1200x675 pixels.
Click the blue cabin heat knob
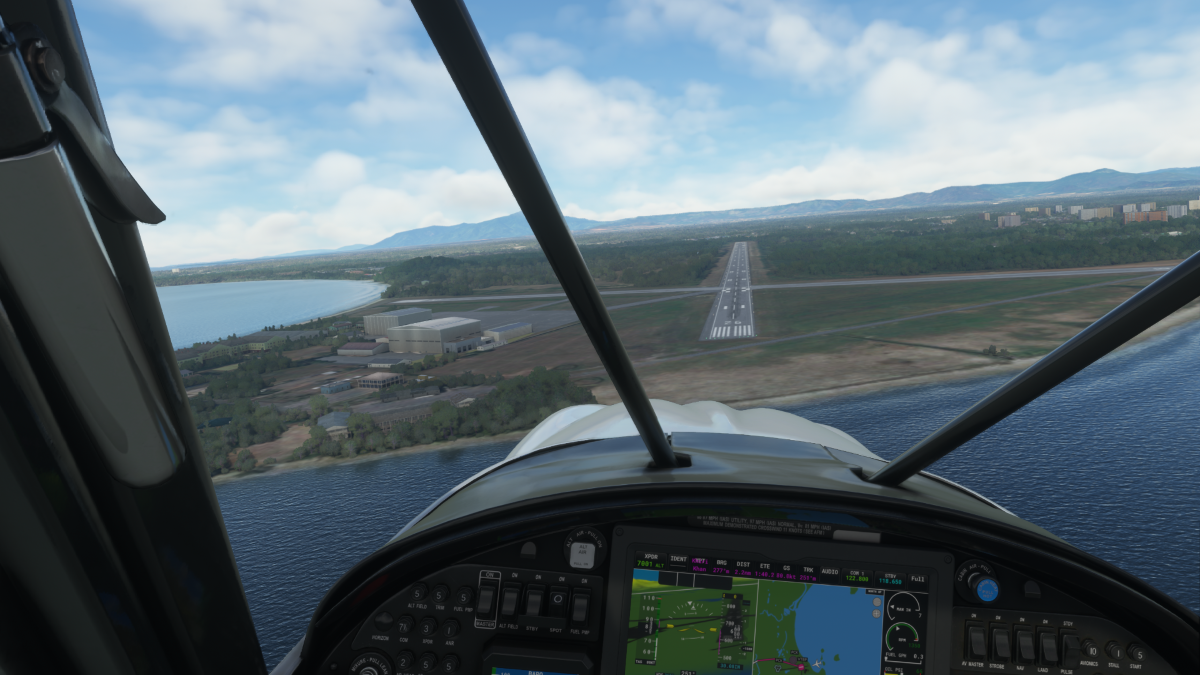click(986, 589)
